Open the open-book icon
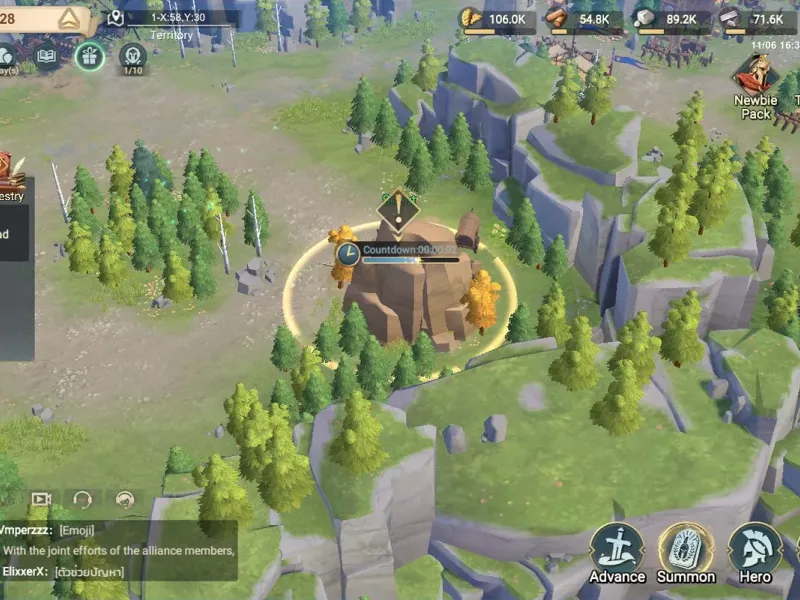 tap(46, 56)
